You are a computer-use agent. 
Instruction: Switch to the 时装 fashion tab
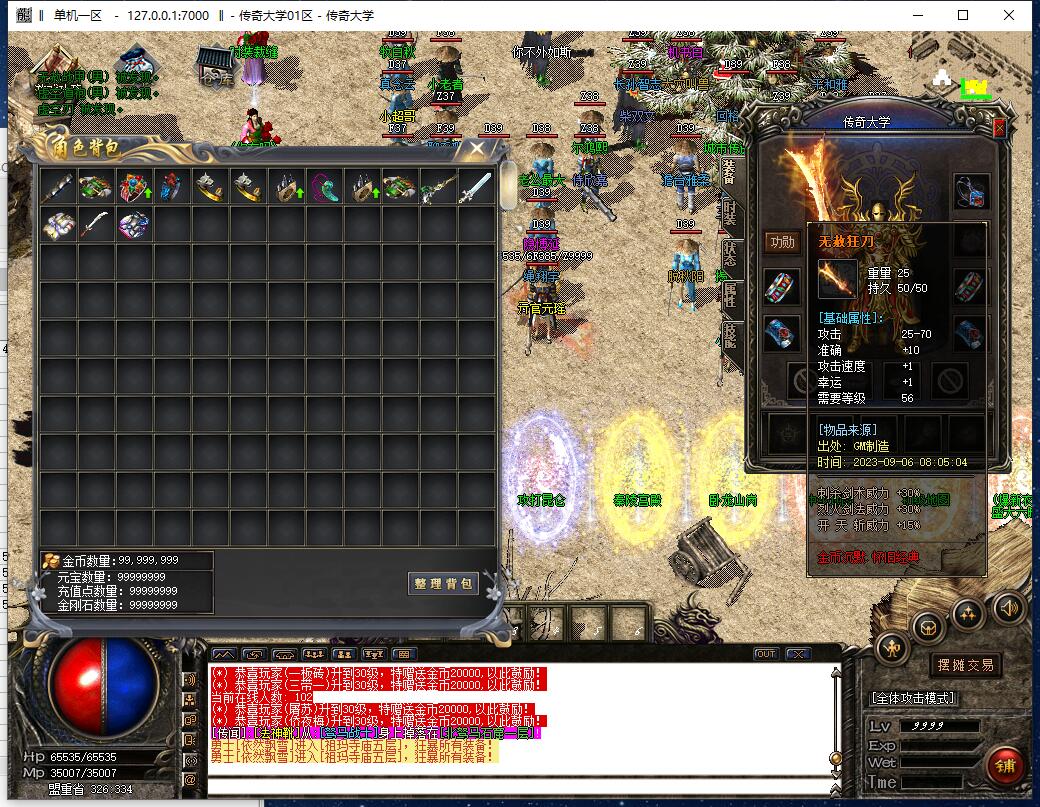tap(730, 211)
